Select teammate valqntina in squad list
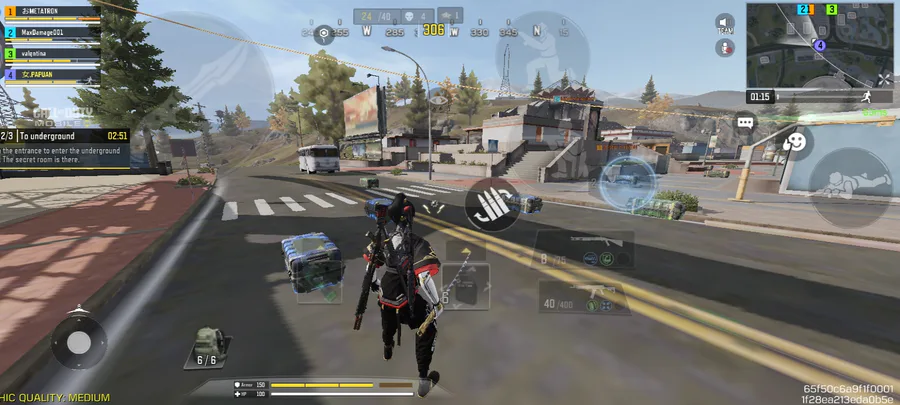 tap(50, 54)
